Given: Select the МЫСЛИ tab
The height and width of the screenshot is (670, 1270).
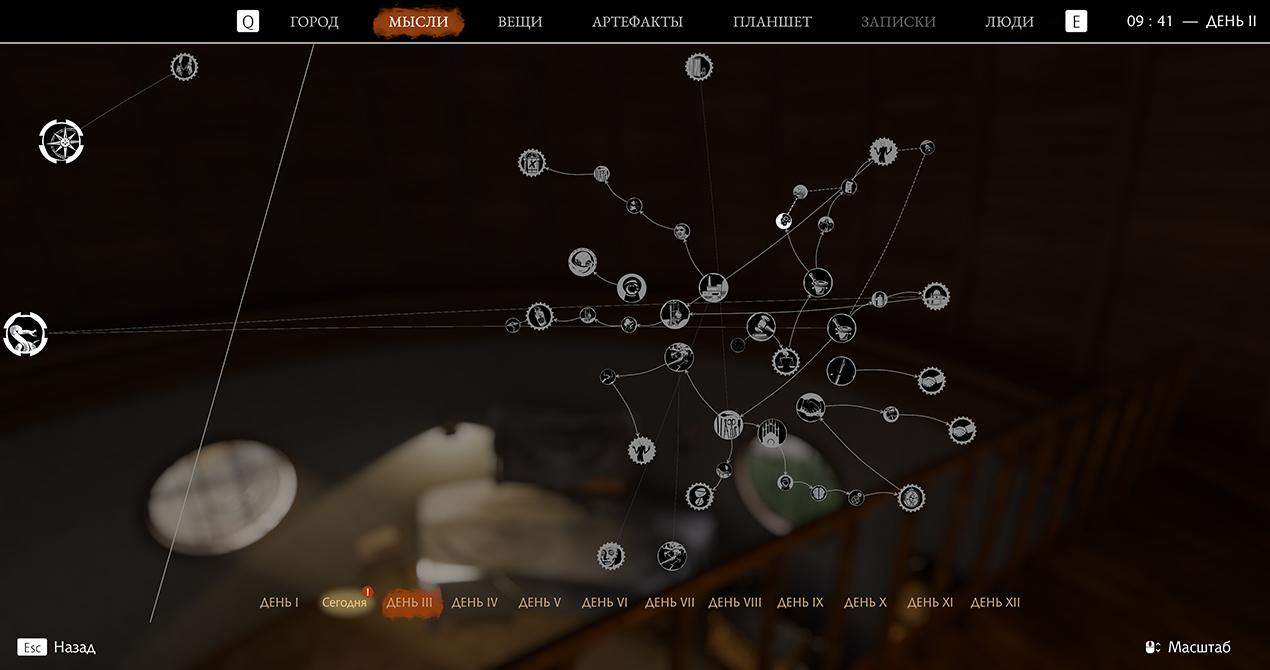Looking at the screenshot, I should pos(418,22).
